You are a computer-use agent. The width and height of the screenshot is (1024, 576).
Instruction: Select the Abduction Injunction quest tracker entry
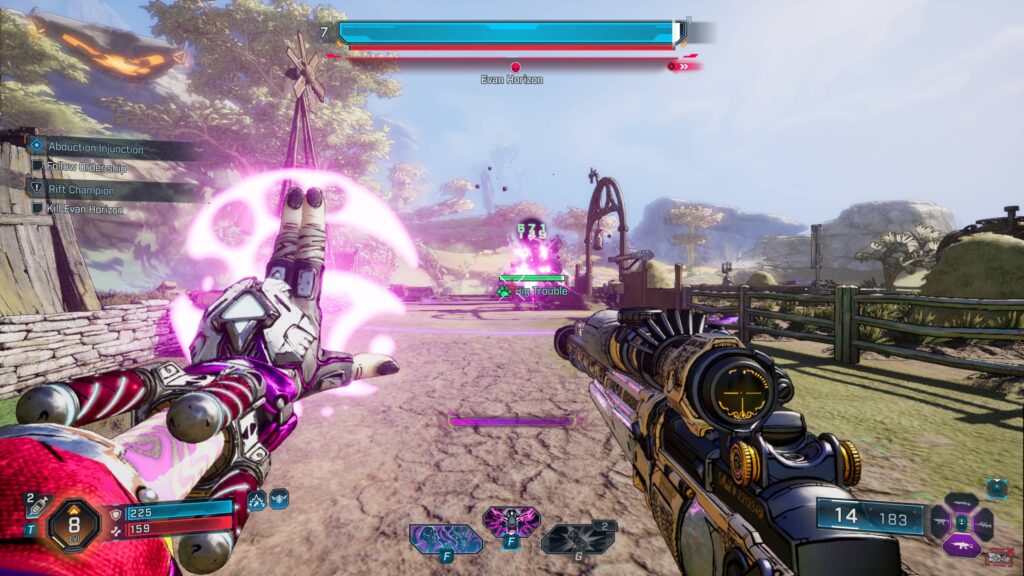tap(95, 148)
